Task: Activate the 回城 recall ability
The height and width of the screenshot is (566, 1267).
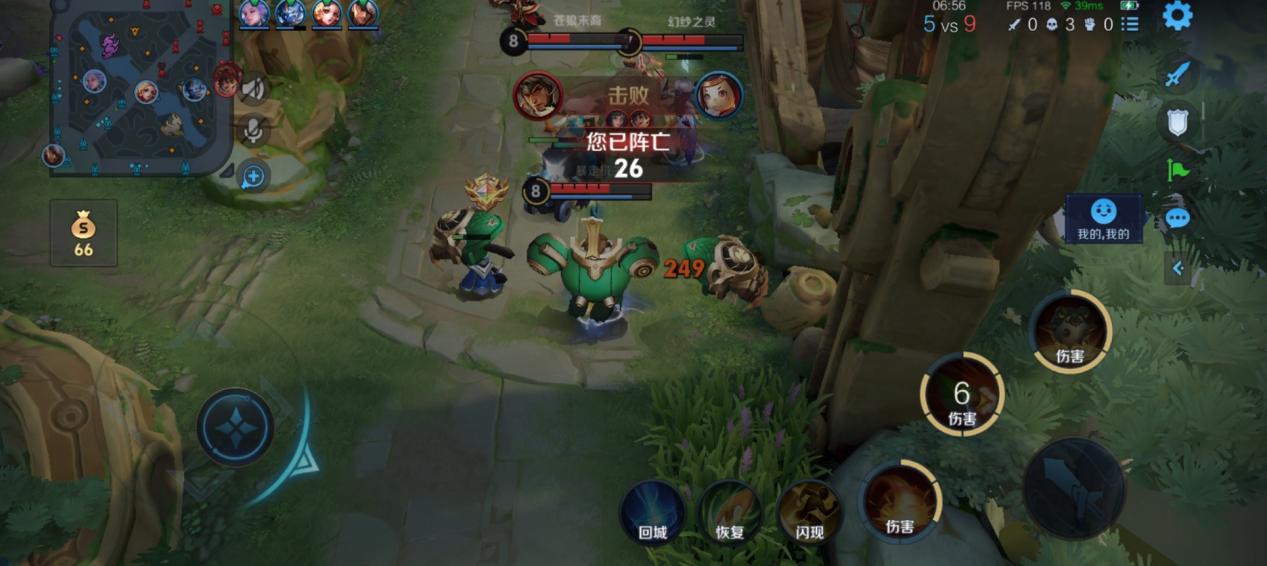Action: coord(652,511)
